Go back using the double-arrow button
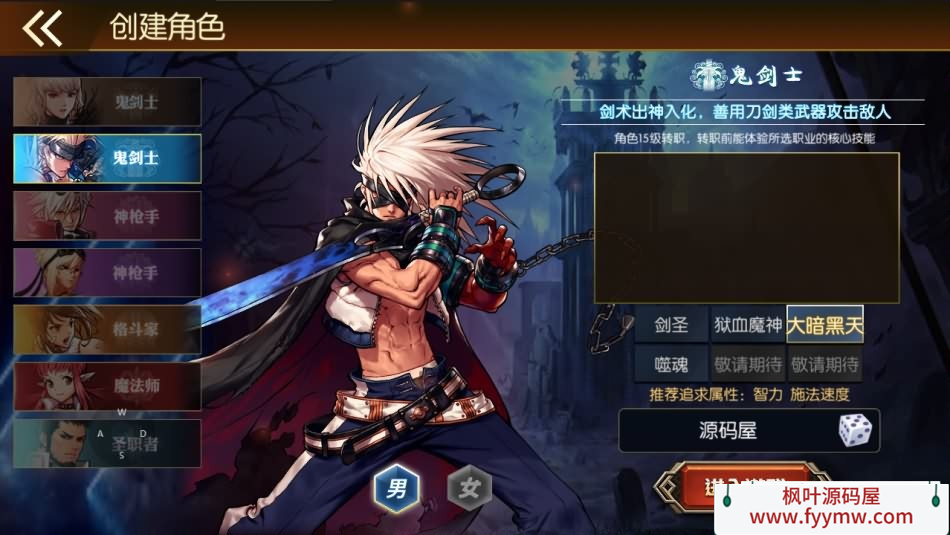 [42, 28]
